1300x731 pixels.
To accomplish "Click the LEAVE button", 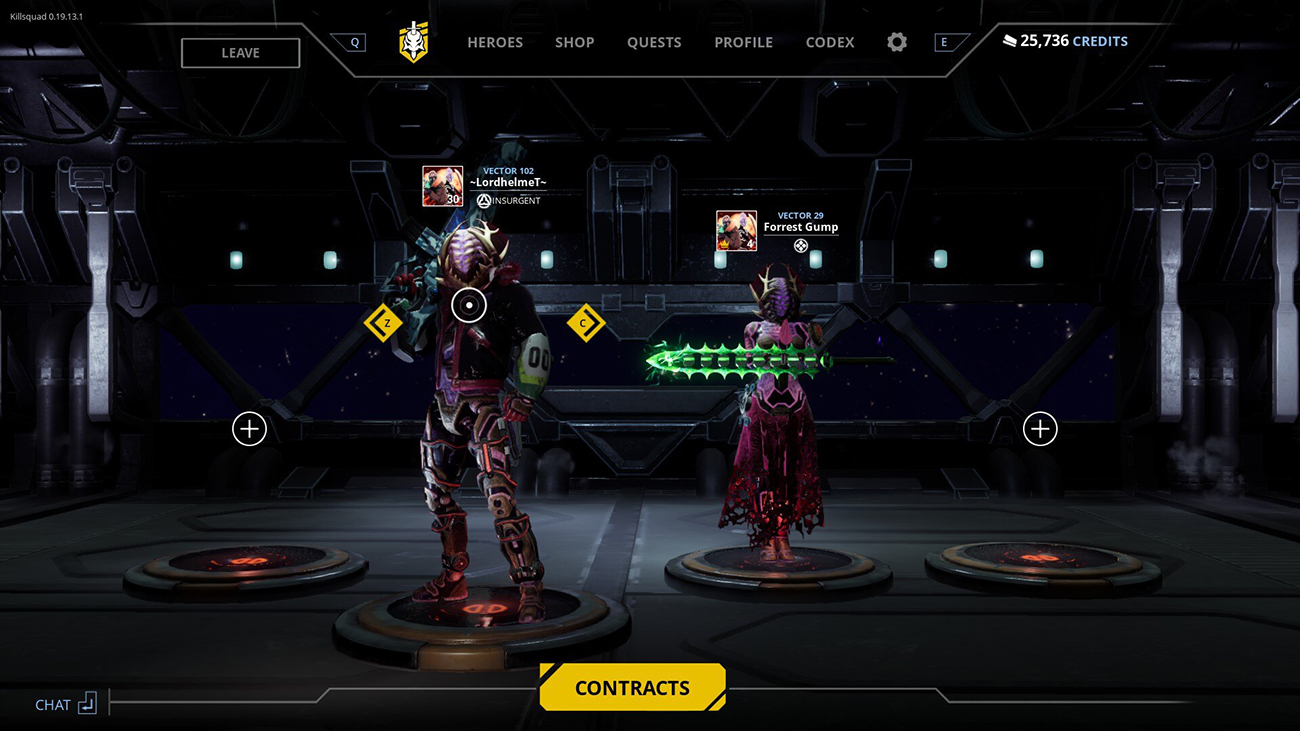I will point(240,53).
